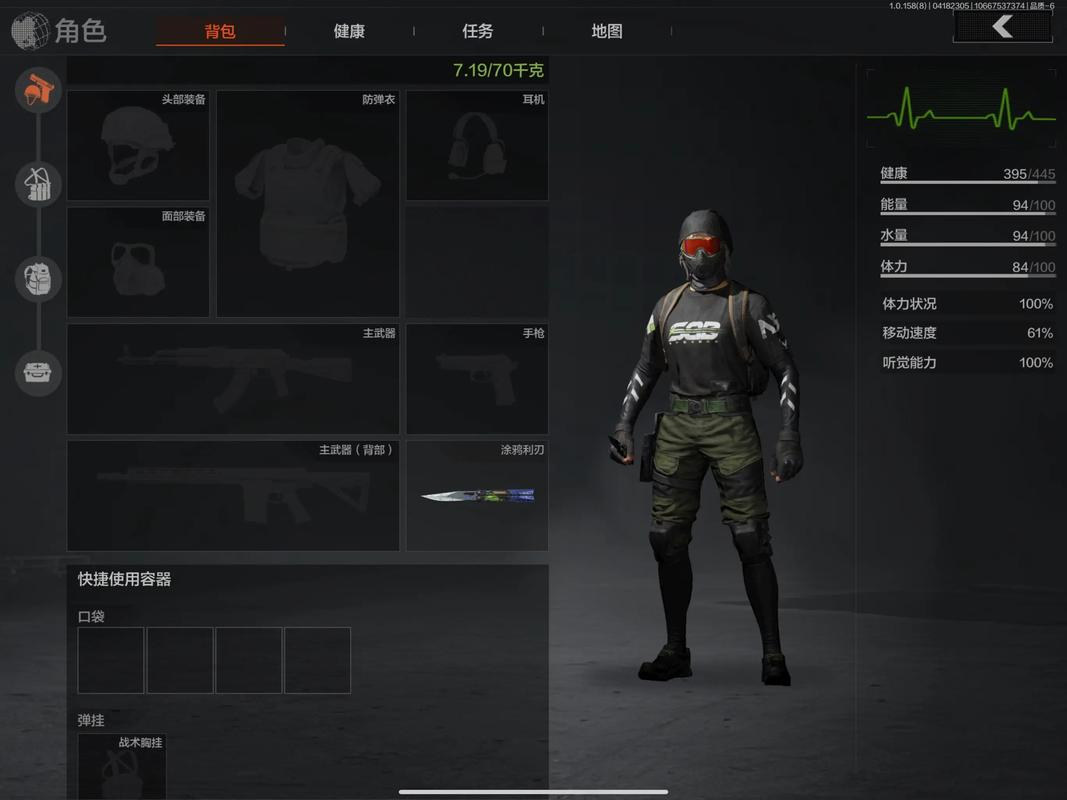Open the 主武器 primary weapon slot
This screenshot has width=1067, height=800.
click(233, 379)
